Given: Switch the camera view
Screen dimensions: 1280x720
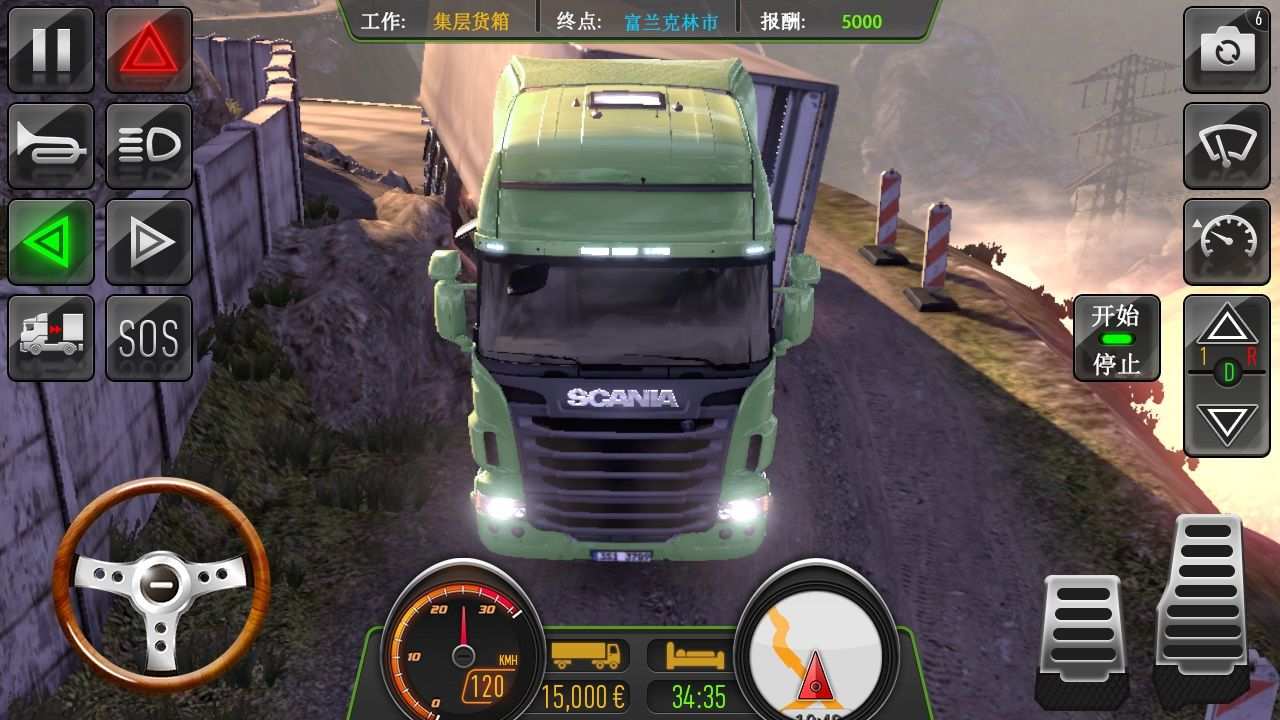Looking at the screenshot, I should tap(1227, 49).
